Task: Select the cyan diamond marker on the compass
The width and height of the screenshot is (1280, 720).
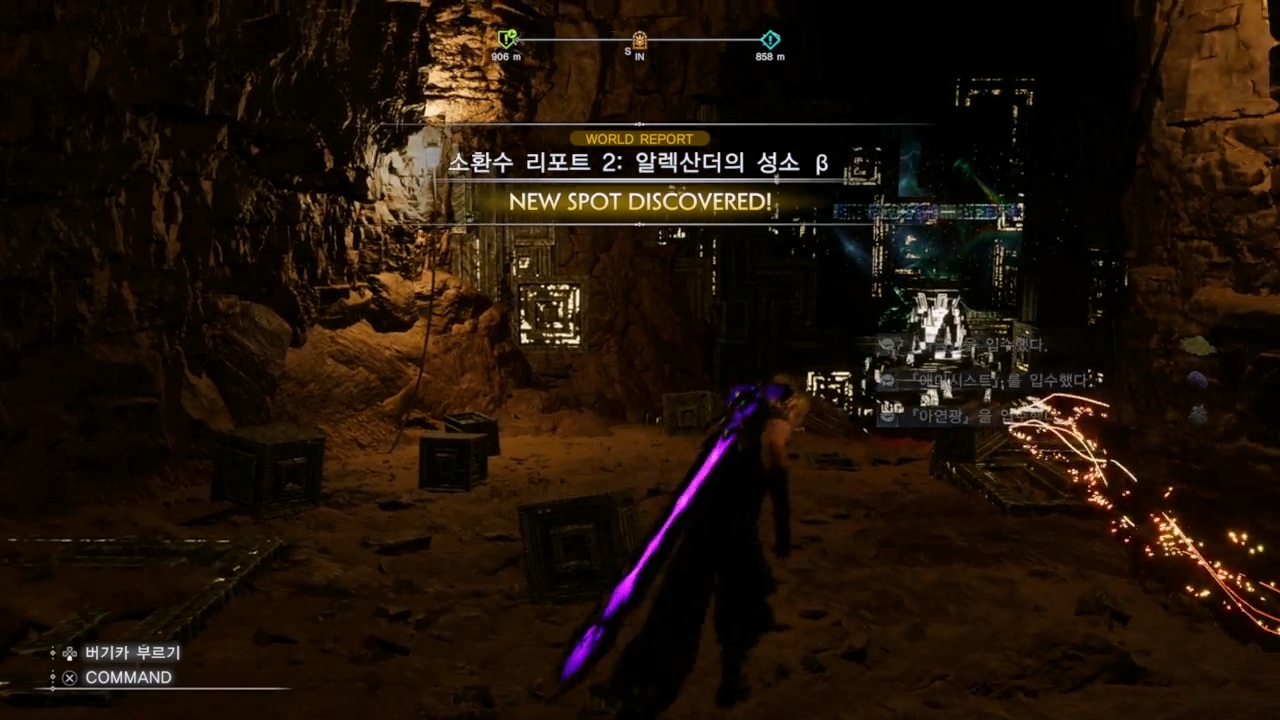Action: [x=769, y=40]
